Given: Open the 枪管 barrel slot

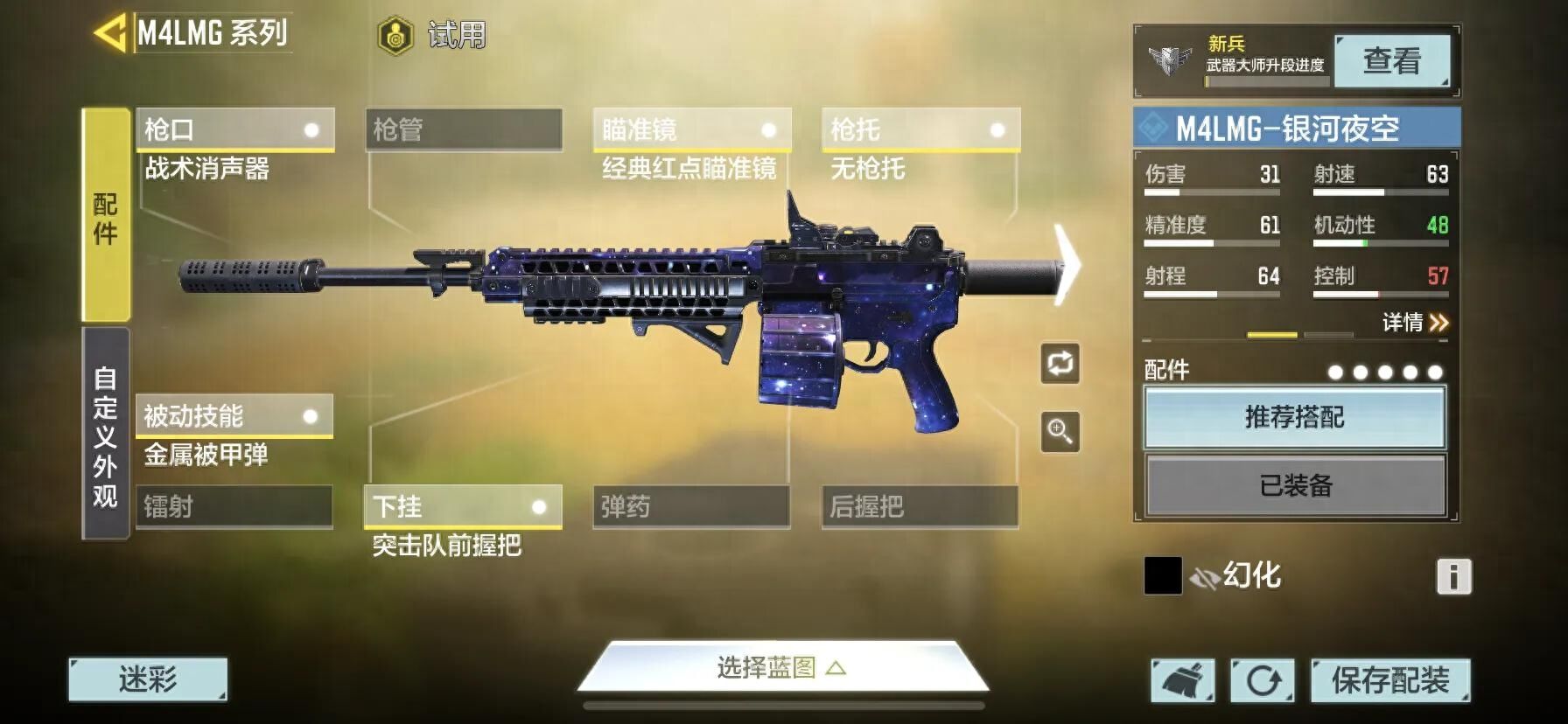Looking at the screenshot, I should (x=463, y=130).
